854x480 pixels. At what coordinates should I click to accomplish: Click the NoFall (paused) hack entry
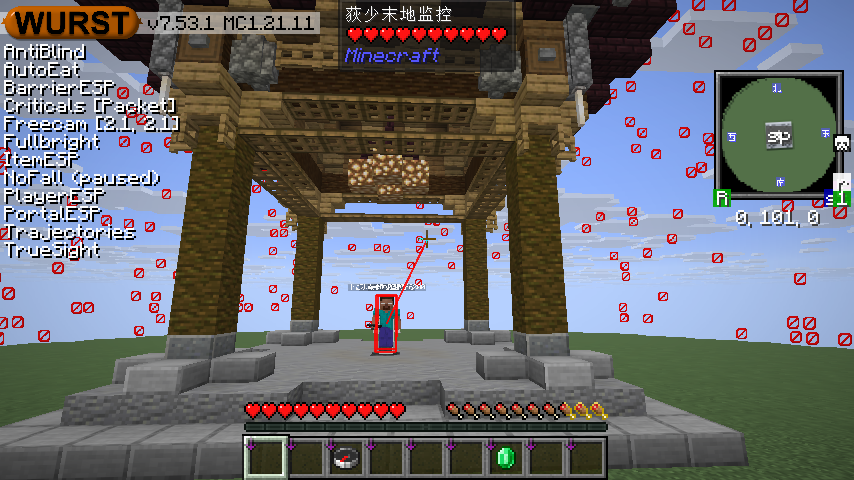pos(82,178)
